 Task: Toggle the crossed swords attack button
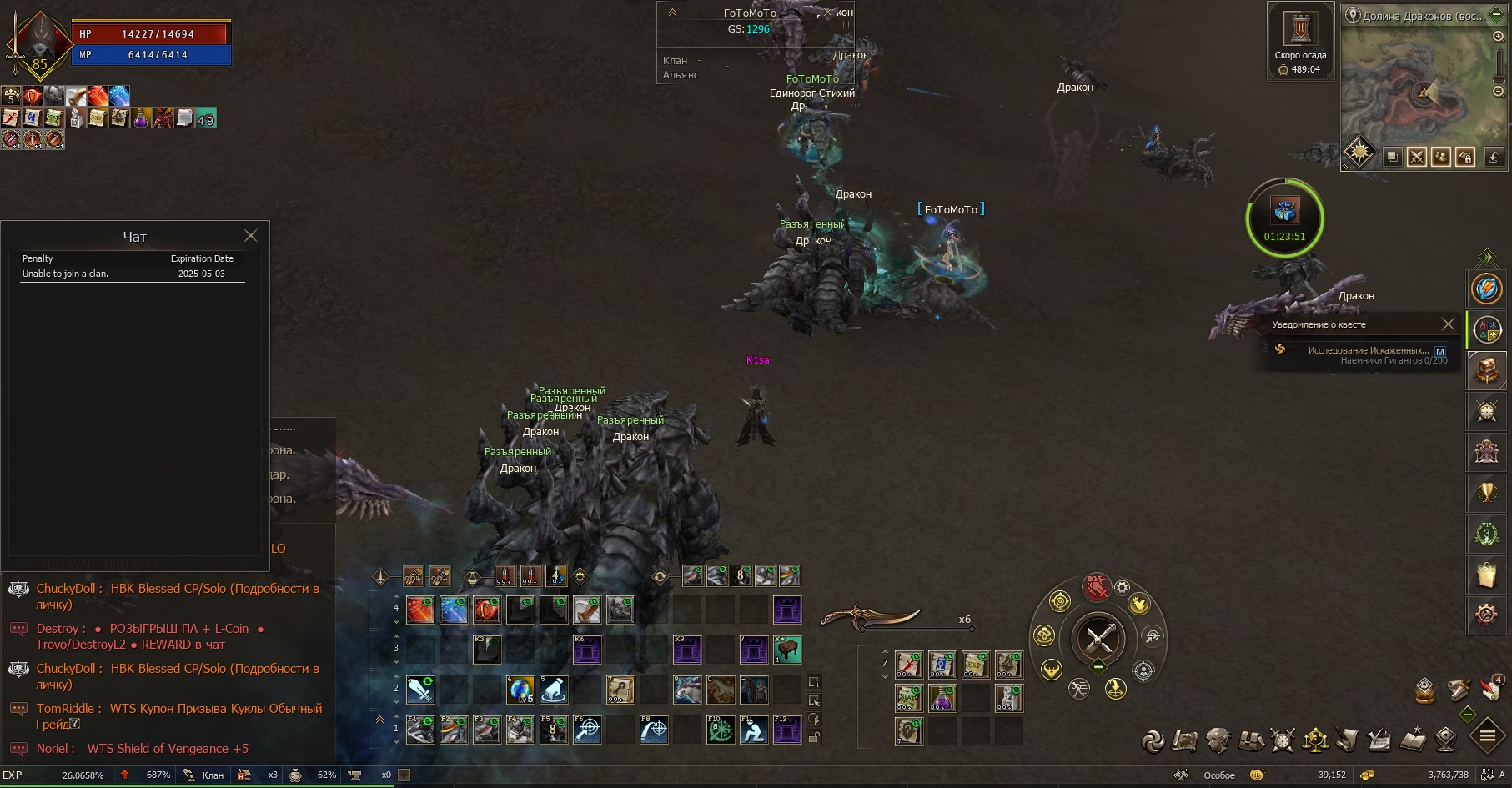tap(1098, 640)
